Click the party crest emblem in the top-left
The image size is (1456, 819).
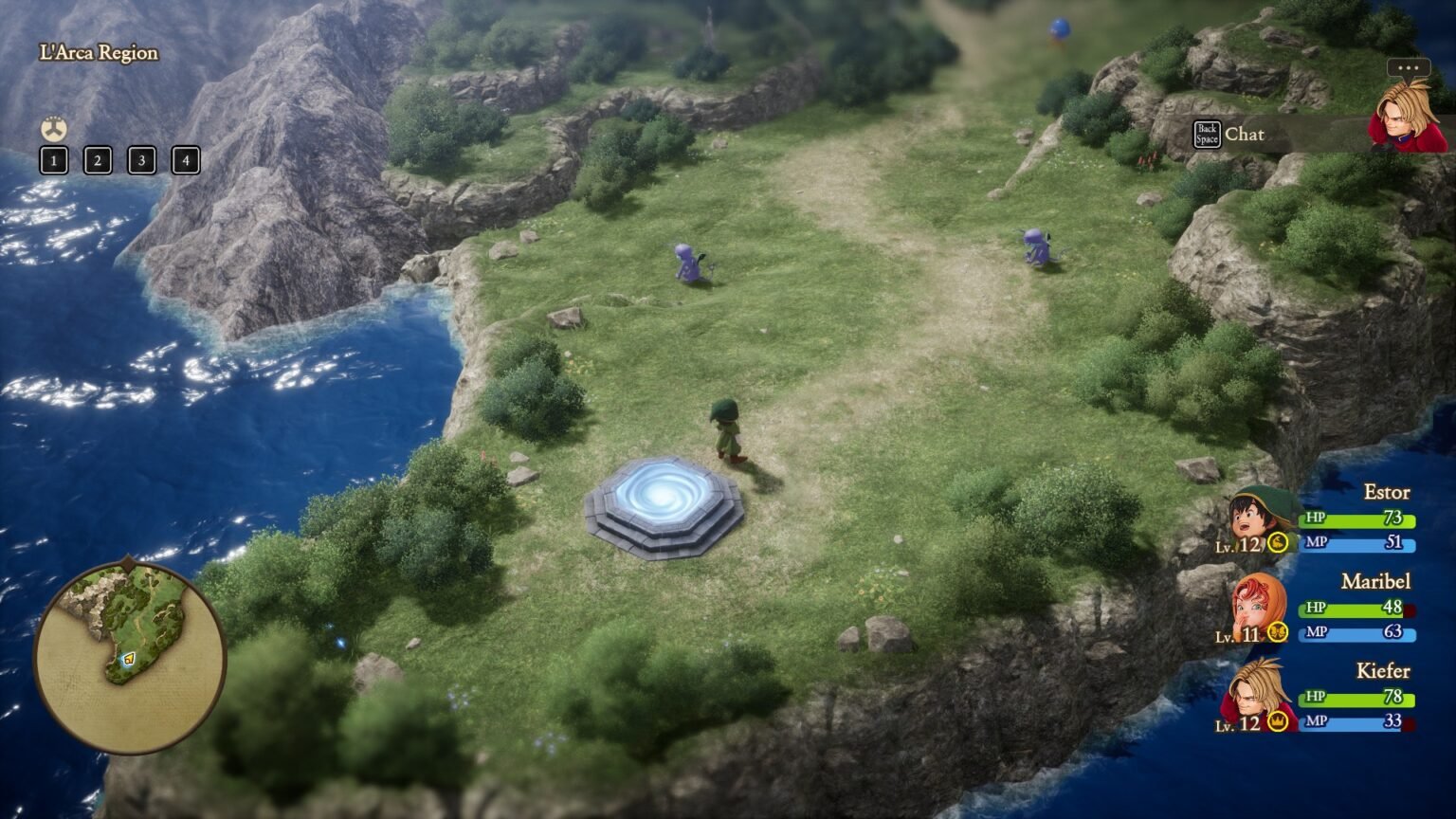click(53, 128)
